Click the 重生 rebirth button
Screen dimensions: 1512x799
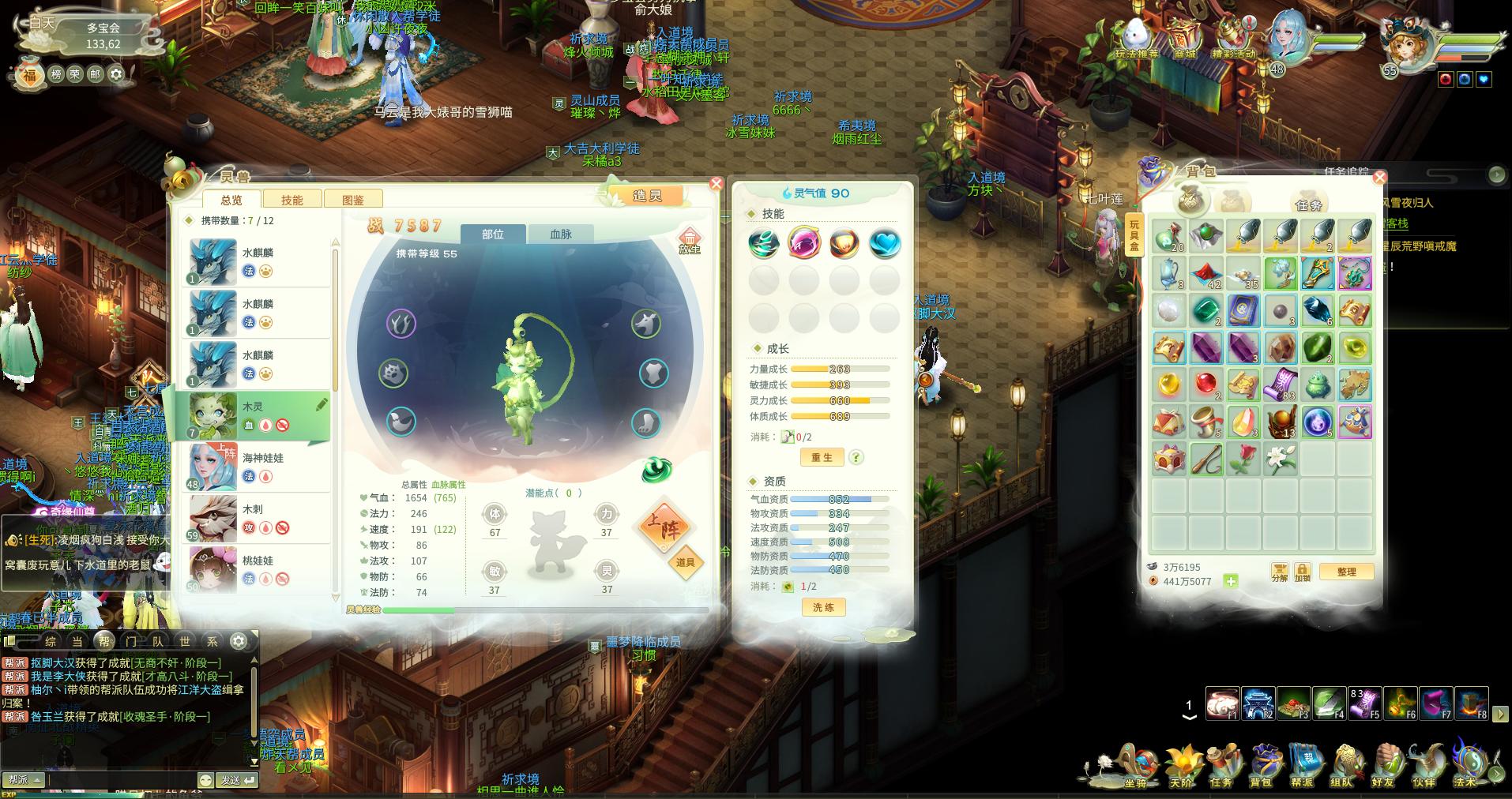tap(822, 457)
